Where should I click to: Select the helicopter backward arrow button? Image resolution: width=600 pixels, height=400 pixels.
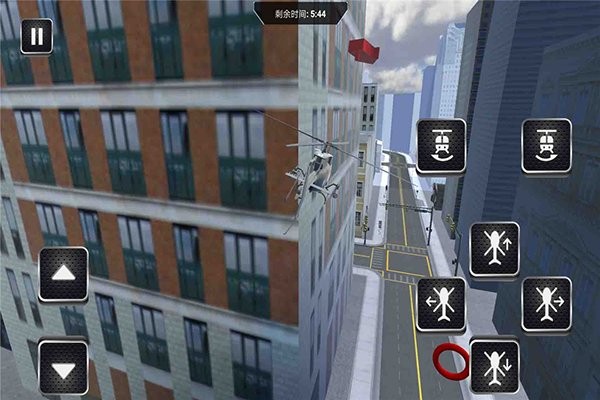point(494,366)
